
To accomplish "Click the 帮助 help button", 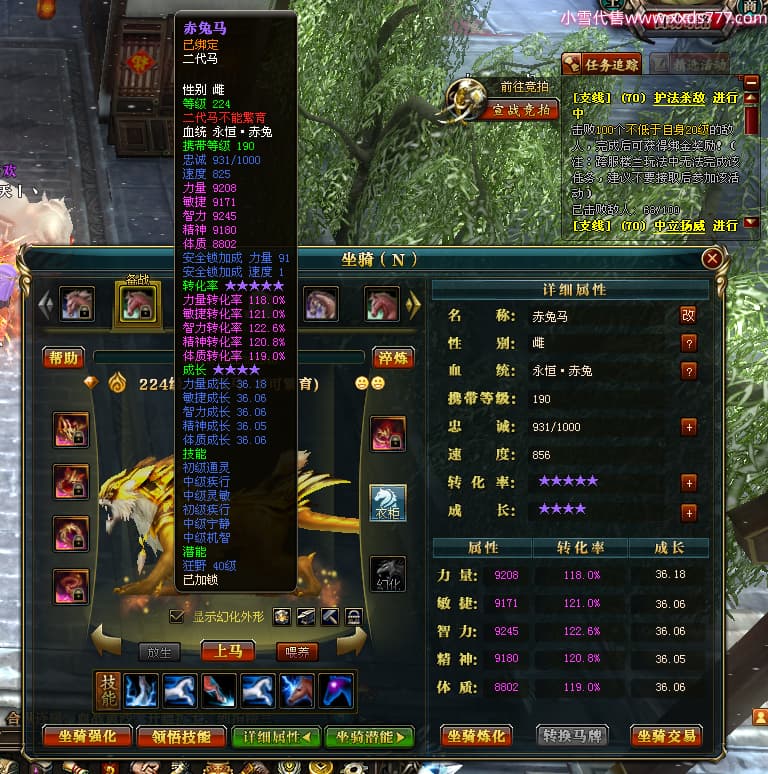I will pos(63,358).
